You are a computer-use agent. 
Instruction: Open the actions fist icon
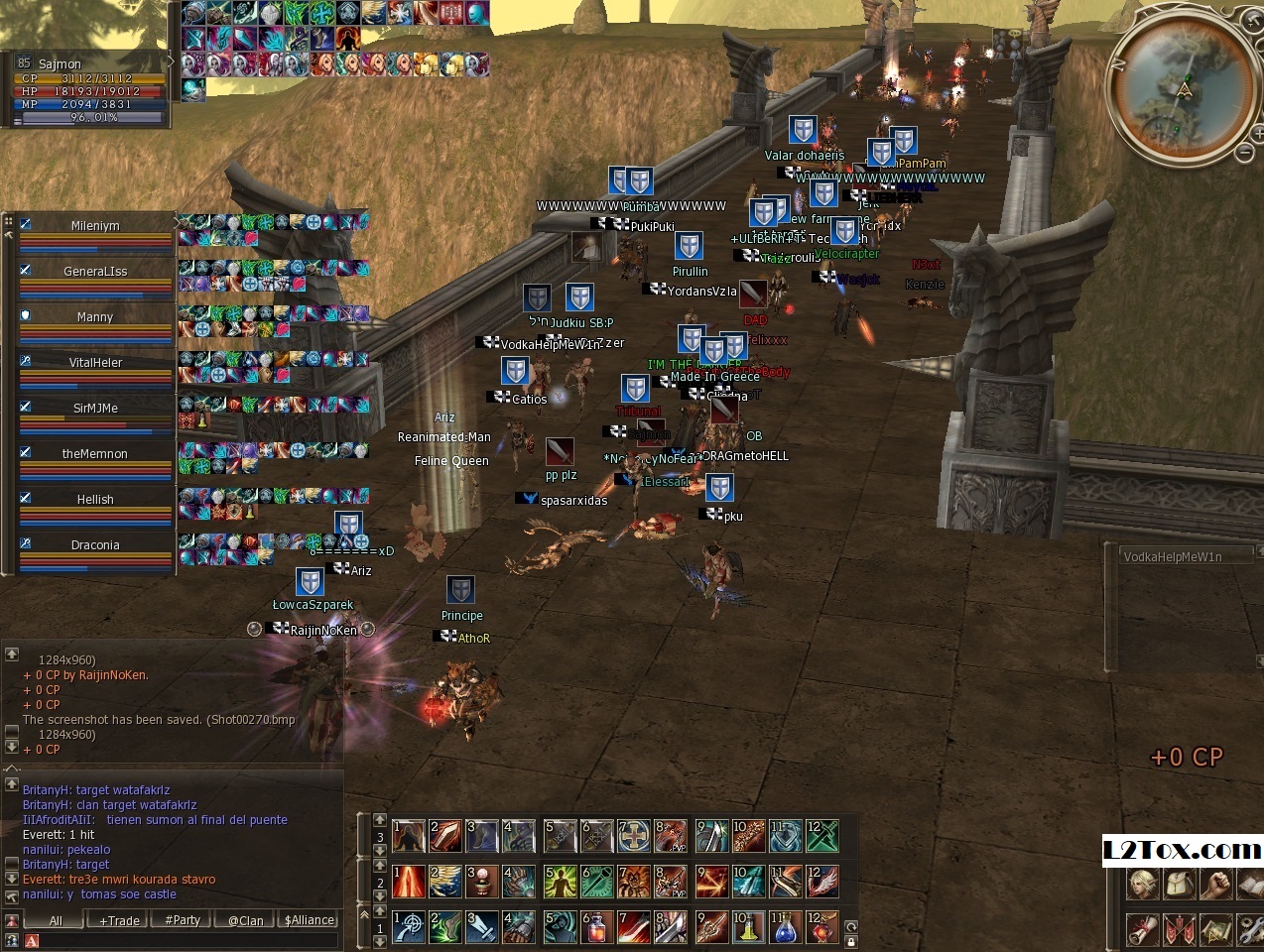pos(1216,884)
